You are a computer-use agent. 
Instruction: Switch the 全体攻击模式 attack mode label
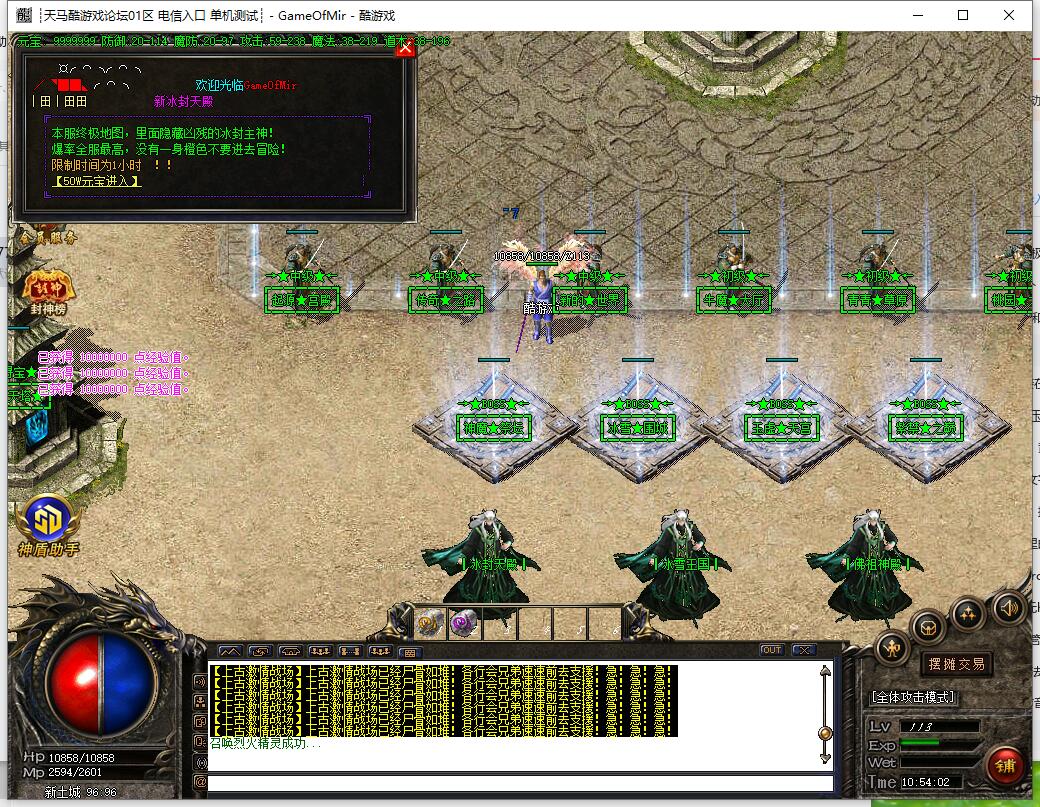coord(913,696)
